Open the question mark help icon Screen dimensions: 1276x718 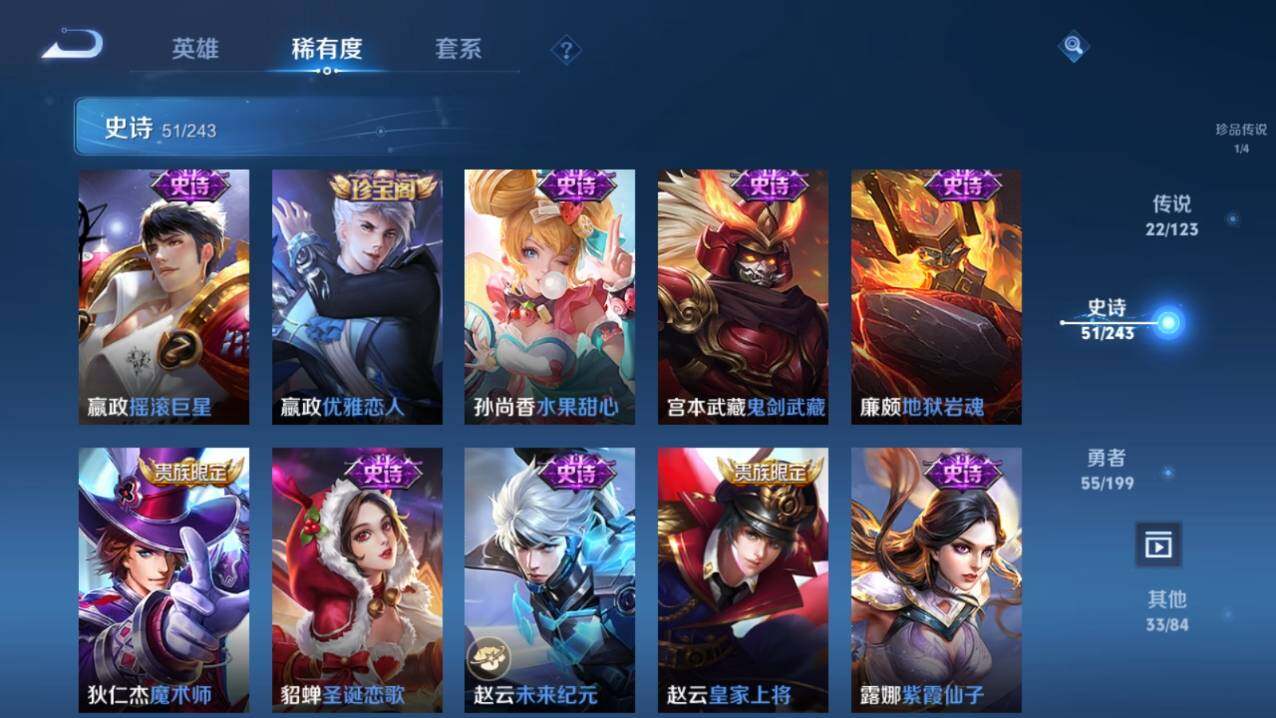pos(566,50)
